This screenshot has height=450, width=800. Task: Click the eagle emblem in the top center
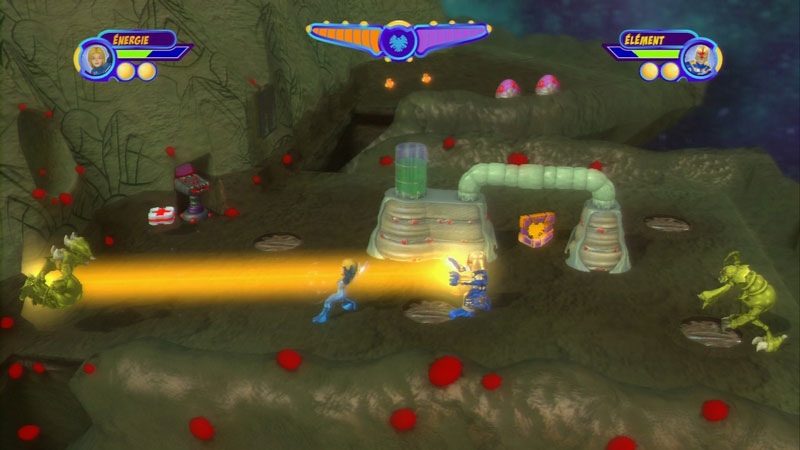pos(398,40)
